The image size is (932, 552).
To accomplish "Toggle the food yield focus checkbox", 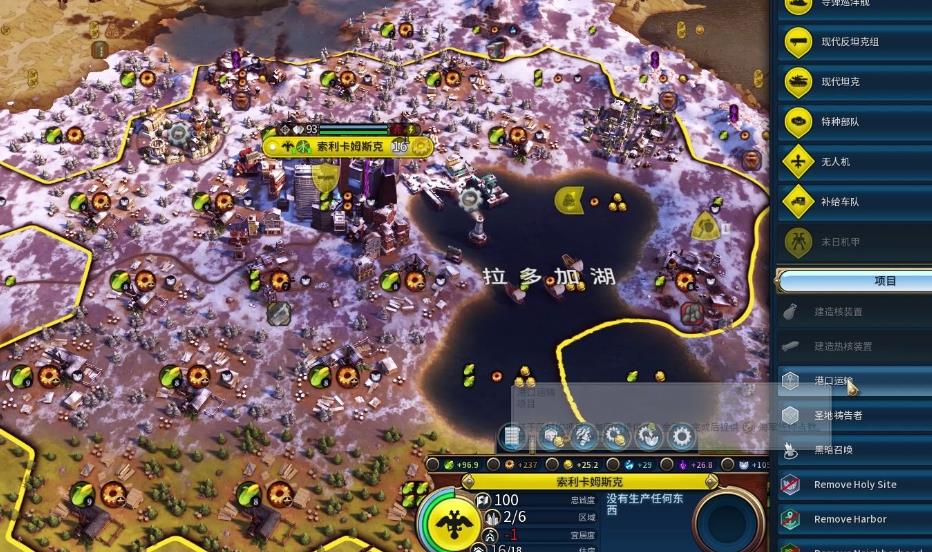I will [432, 465].
